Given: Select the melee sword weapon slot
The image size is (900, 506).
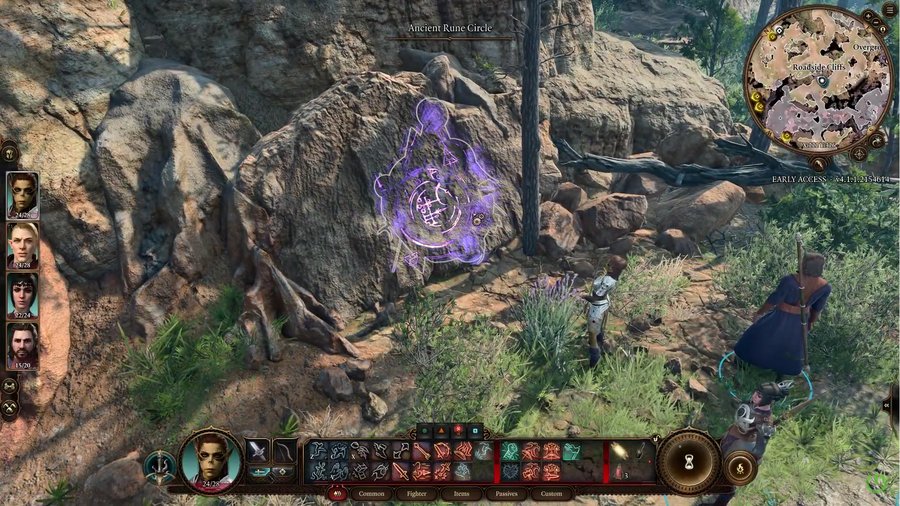Looking at the screenshot, I should pyautogui.click(x=259, y=450).
